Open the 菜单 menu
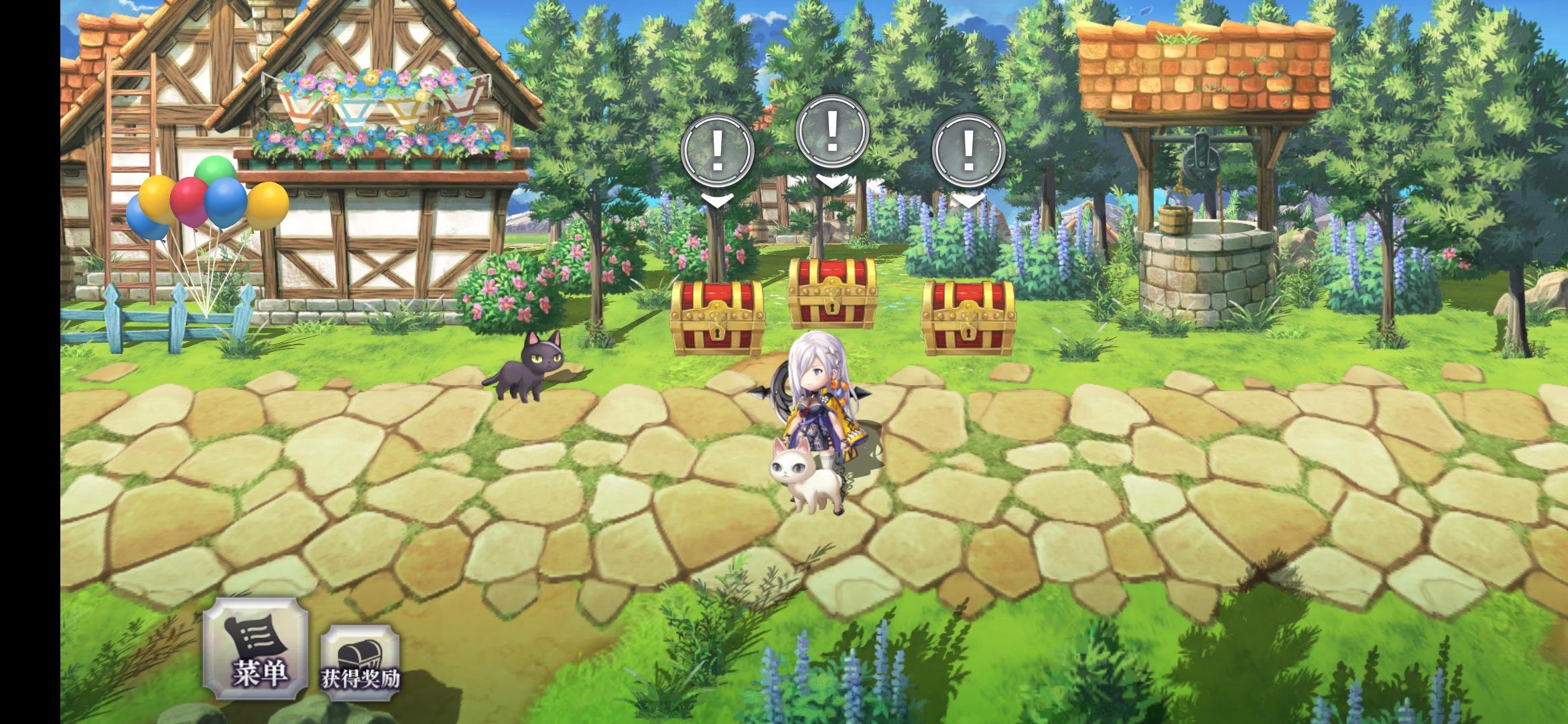1568x724 pixels. [257, 654]
